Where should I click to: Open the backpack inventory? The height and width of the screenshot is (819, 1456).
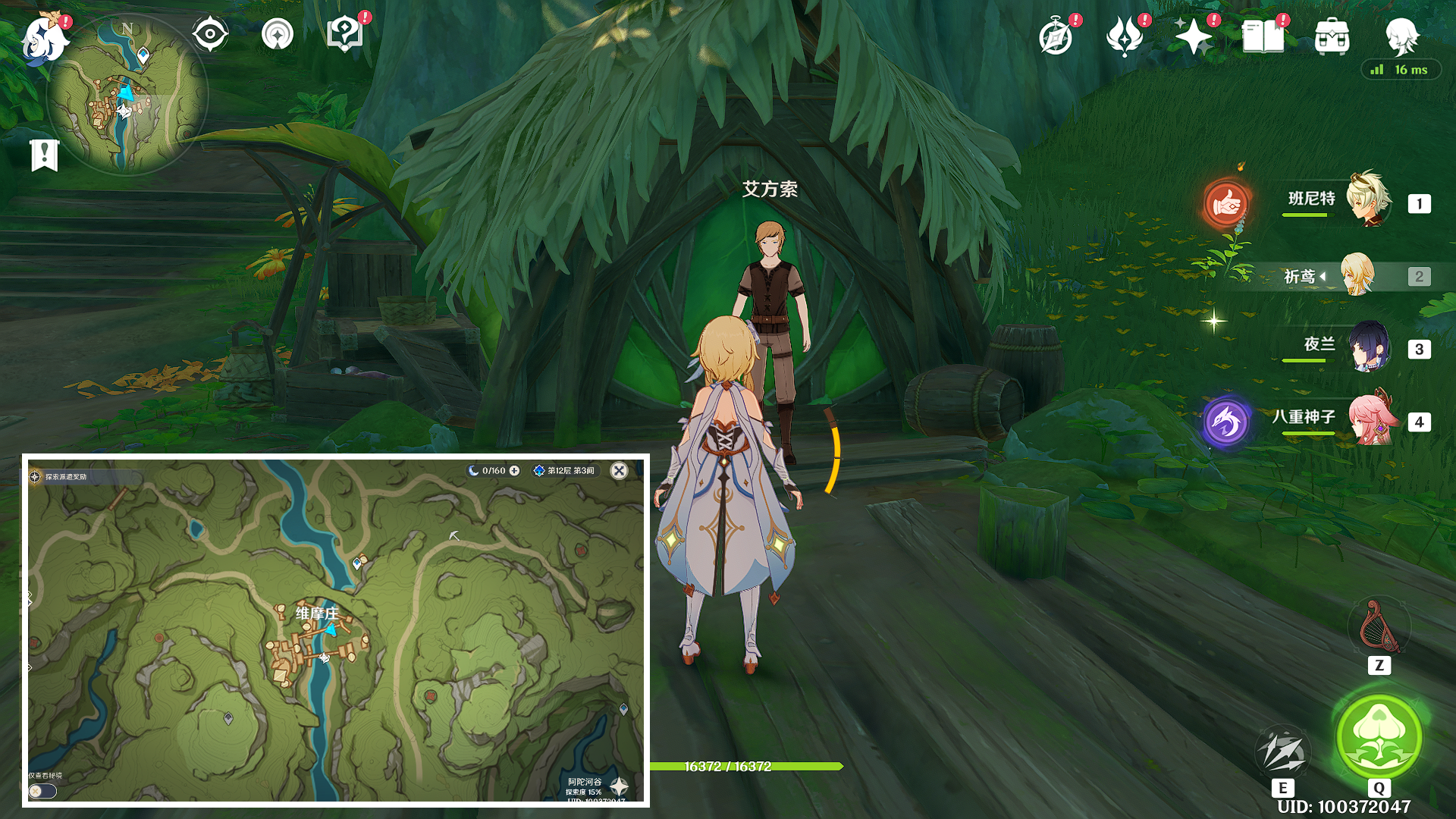[1332, 36]
